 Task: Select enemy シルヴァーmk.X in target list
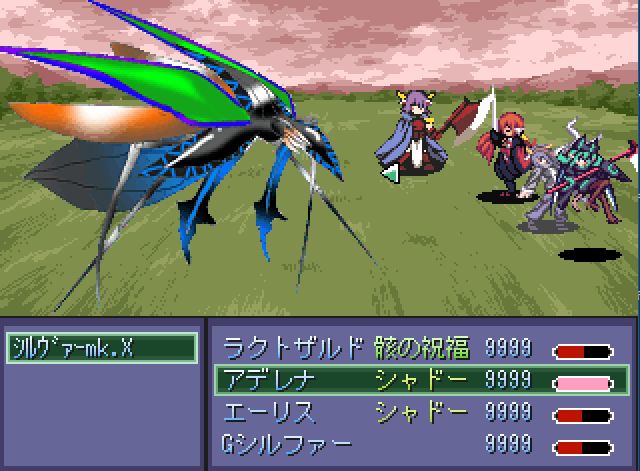tap(101, 348)
